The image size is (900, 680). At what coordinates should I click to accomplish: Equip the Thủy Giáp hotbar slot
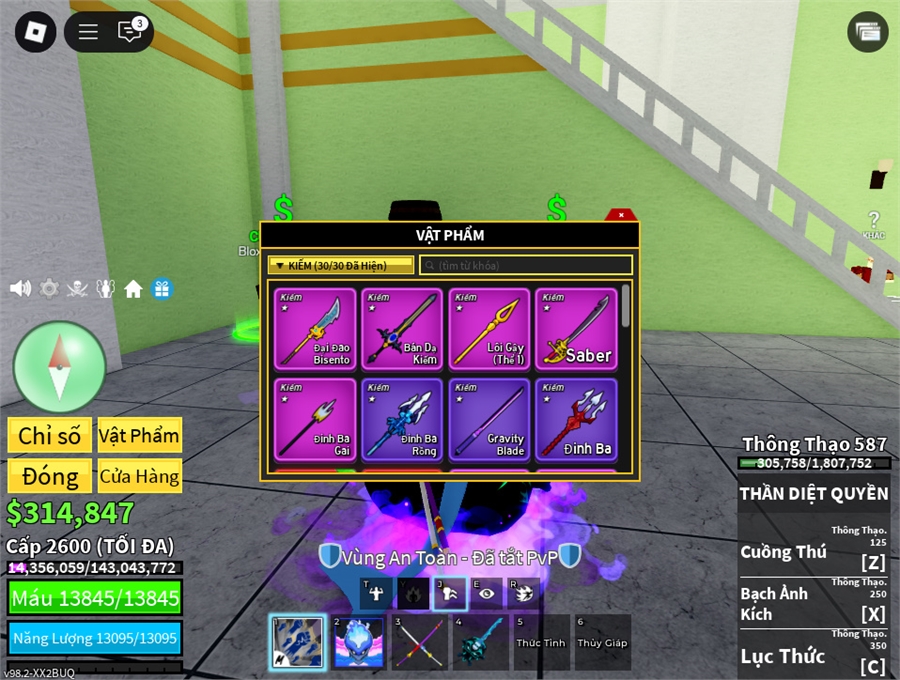602,641
